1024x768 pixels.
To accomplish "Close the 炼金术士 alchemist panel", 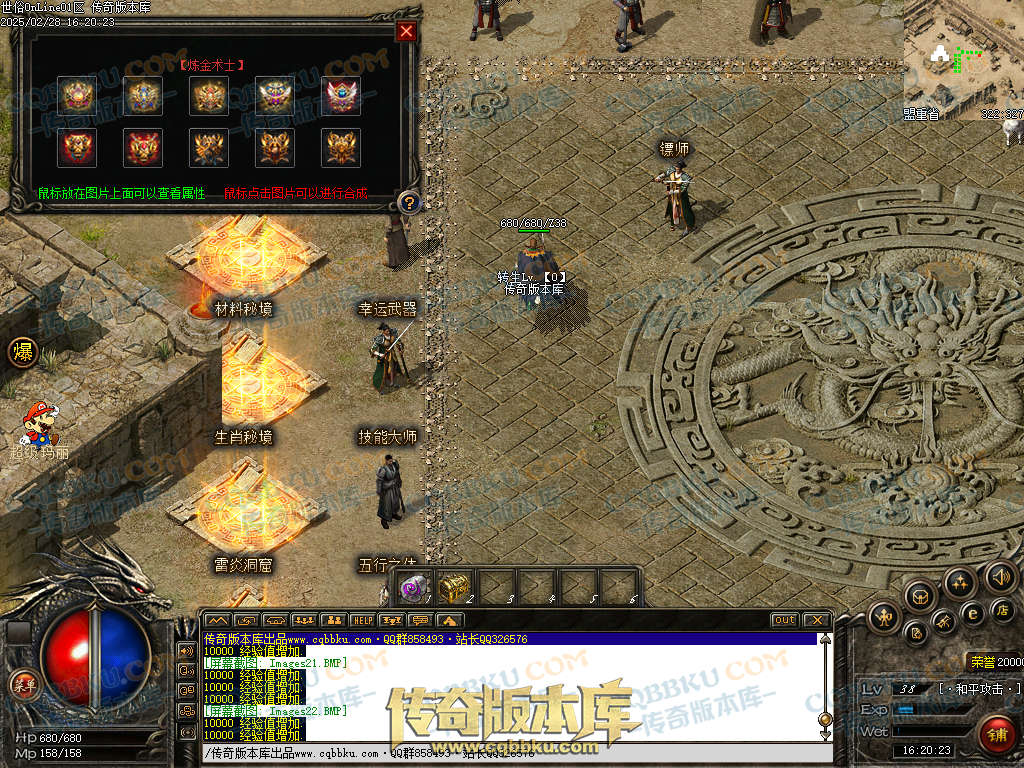I will (406, 31).
